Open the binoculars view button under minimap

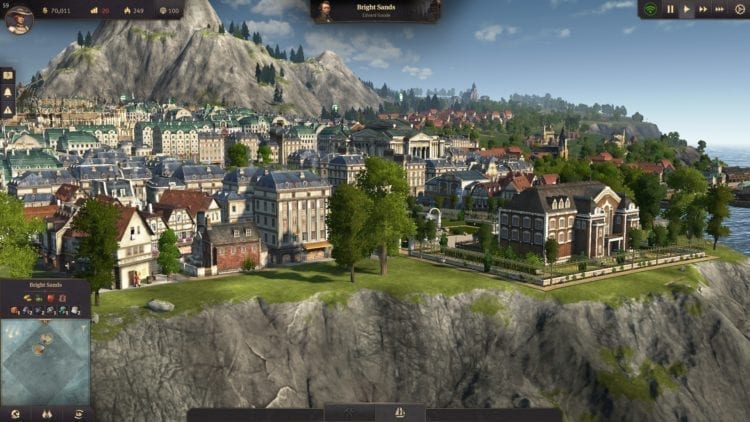point(46,413)
